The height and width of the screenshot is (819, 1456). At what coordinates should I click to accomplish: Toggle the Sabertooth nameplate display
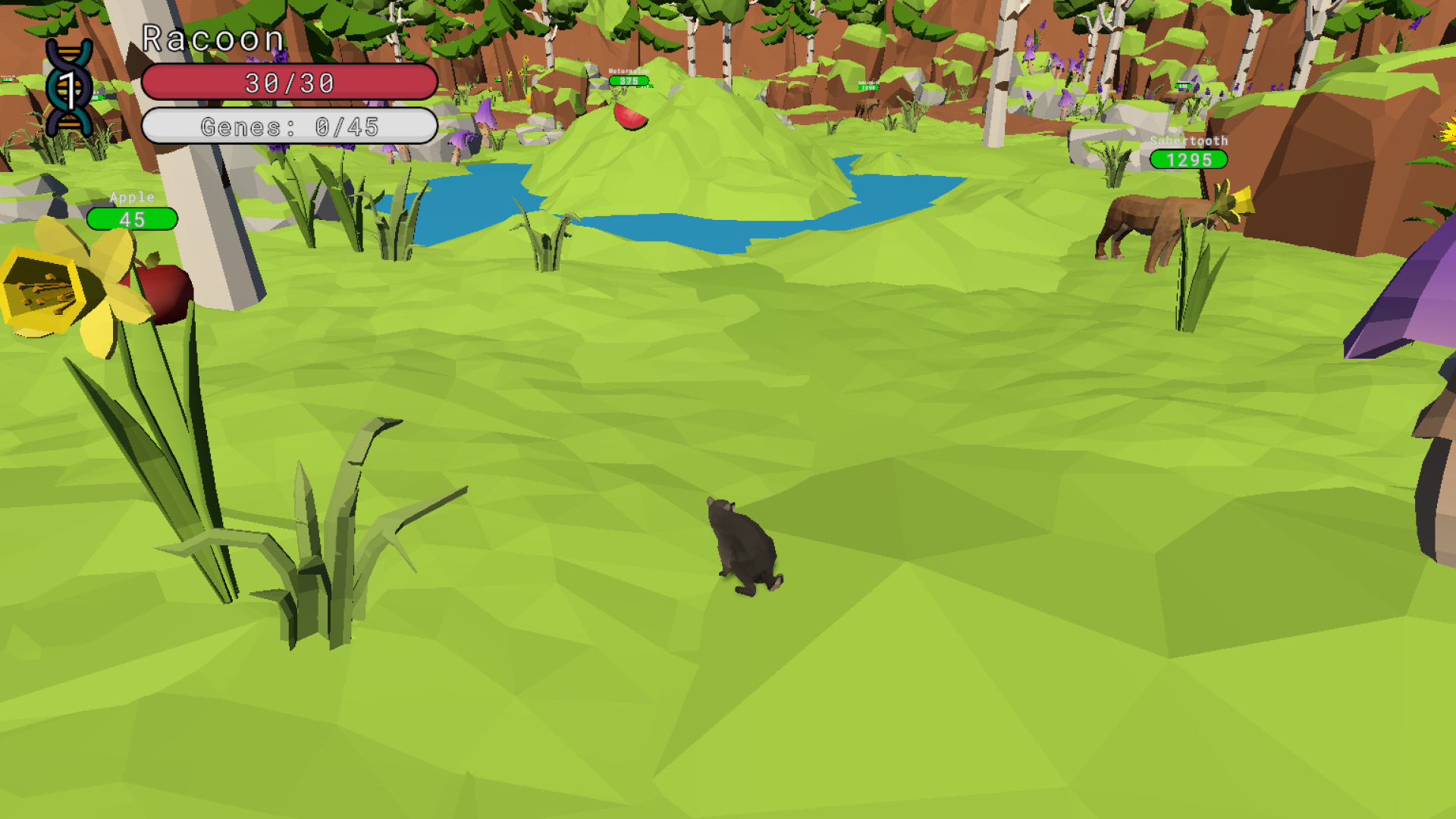1189,141
